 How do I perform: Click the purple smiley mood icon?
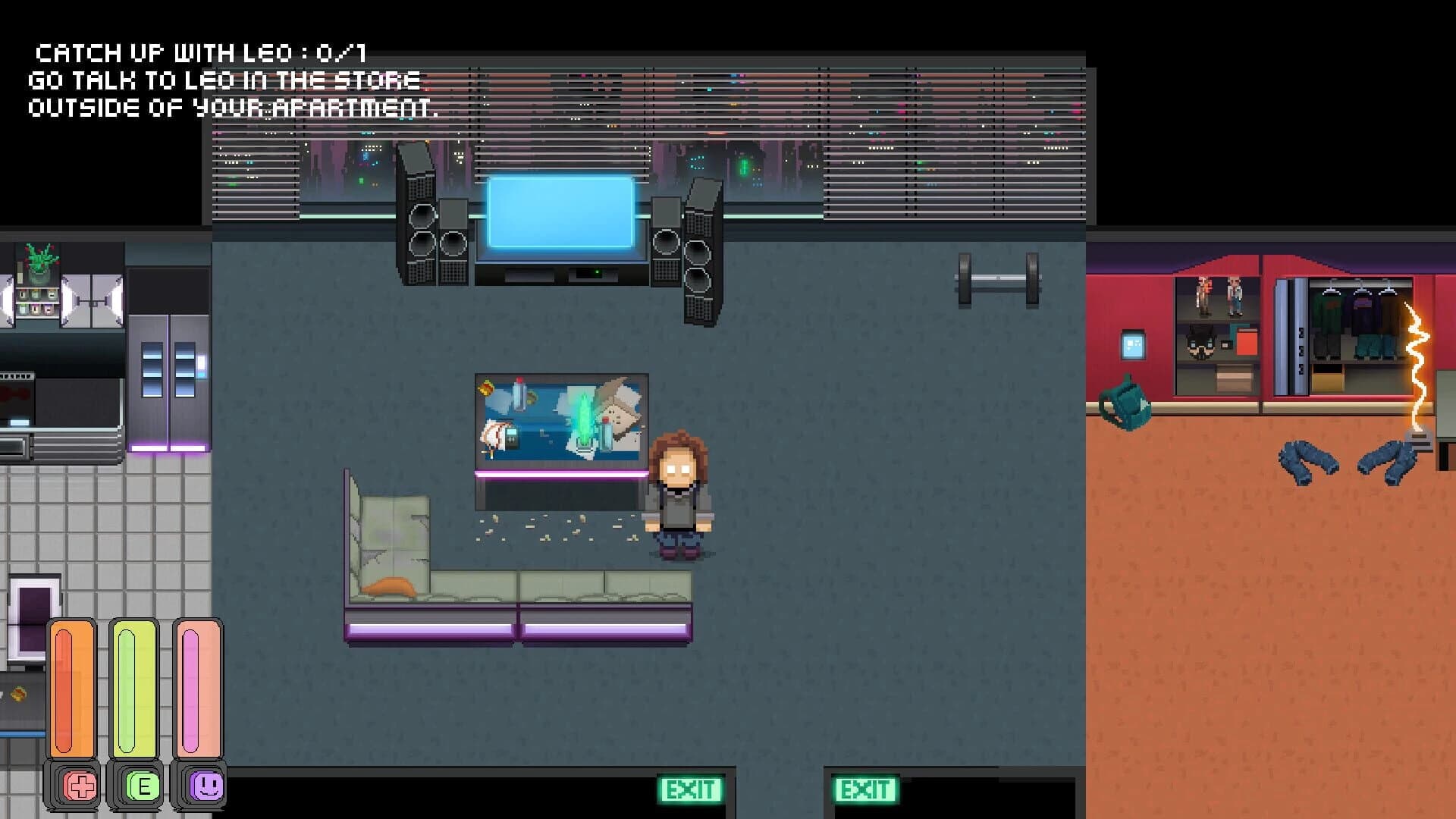coord(207,786)
